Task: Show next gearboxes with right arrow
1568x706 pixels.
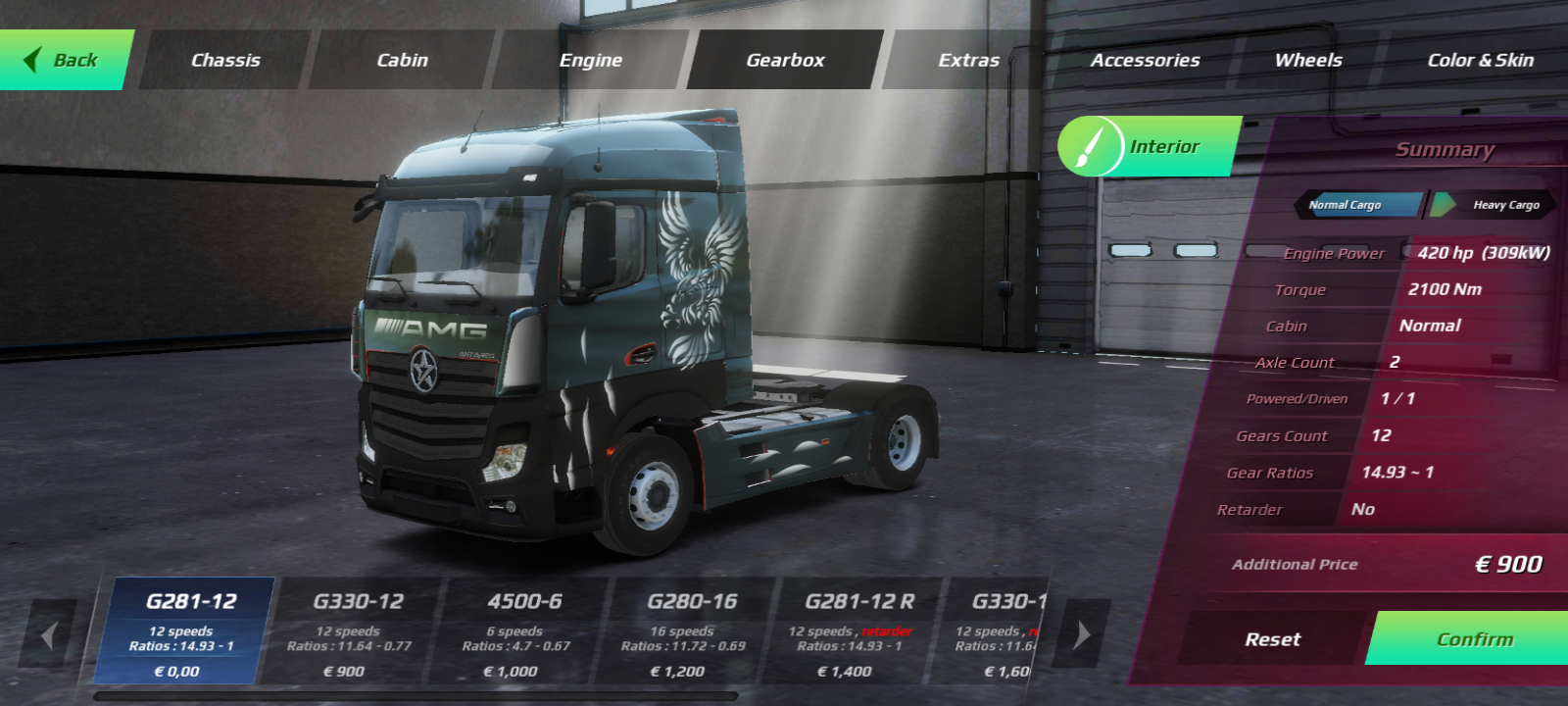Action: click(1083, 635)
